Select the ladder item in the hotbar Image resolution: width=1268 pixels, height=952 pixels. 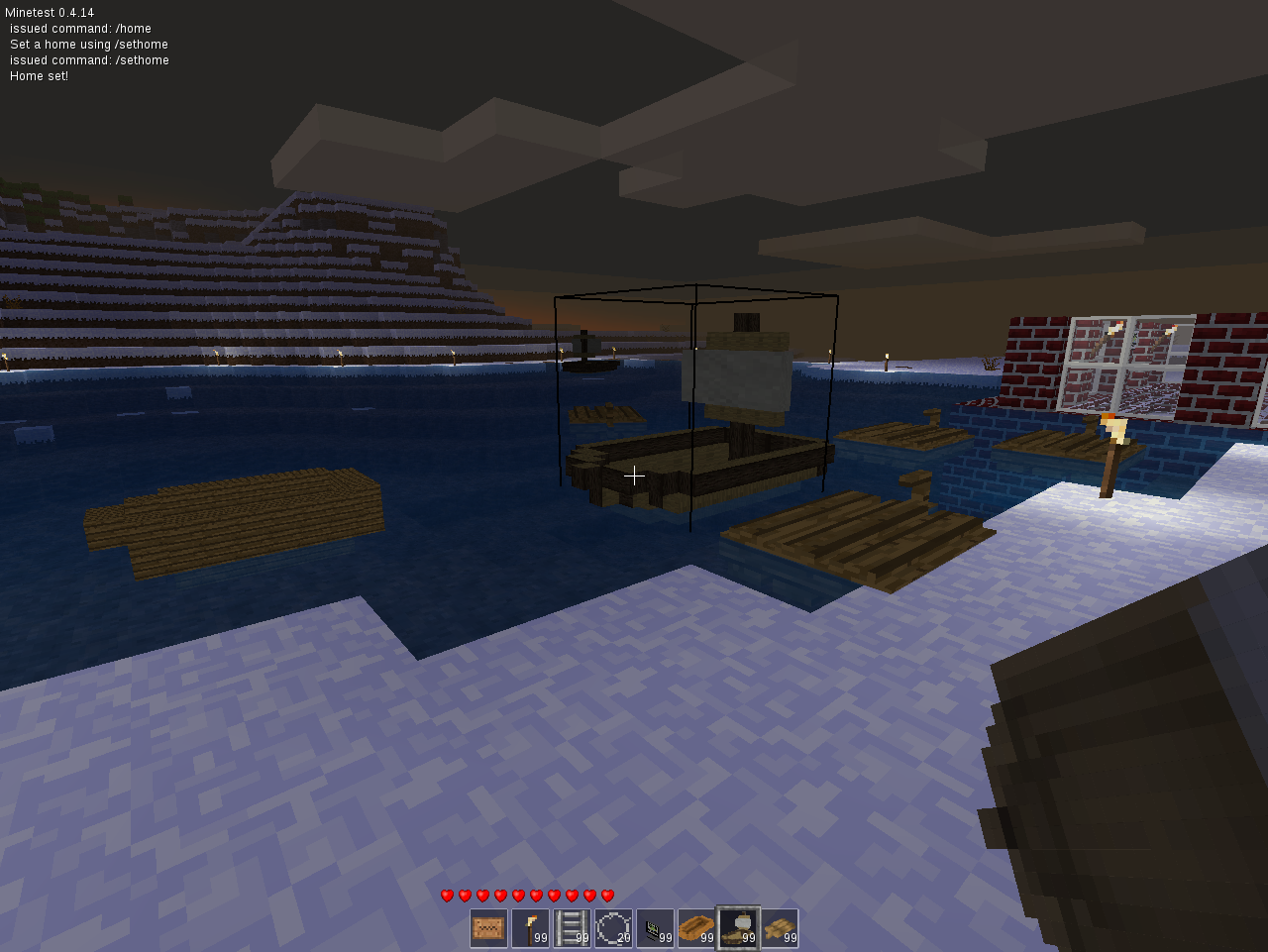[571, 928]
